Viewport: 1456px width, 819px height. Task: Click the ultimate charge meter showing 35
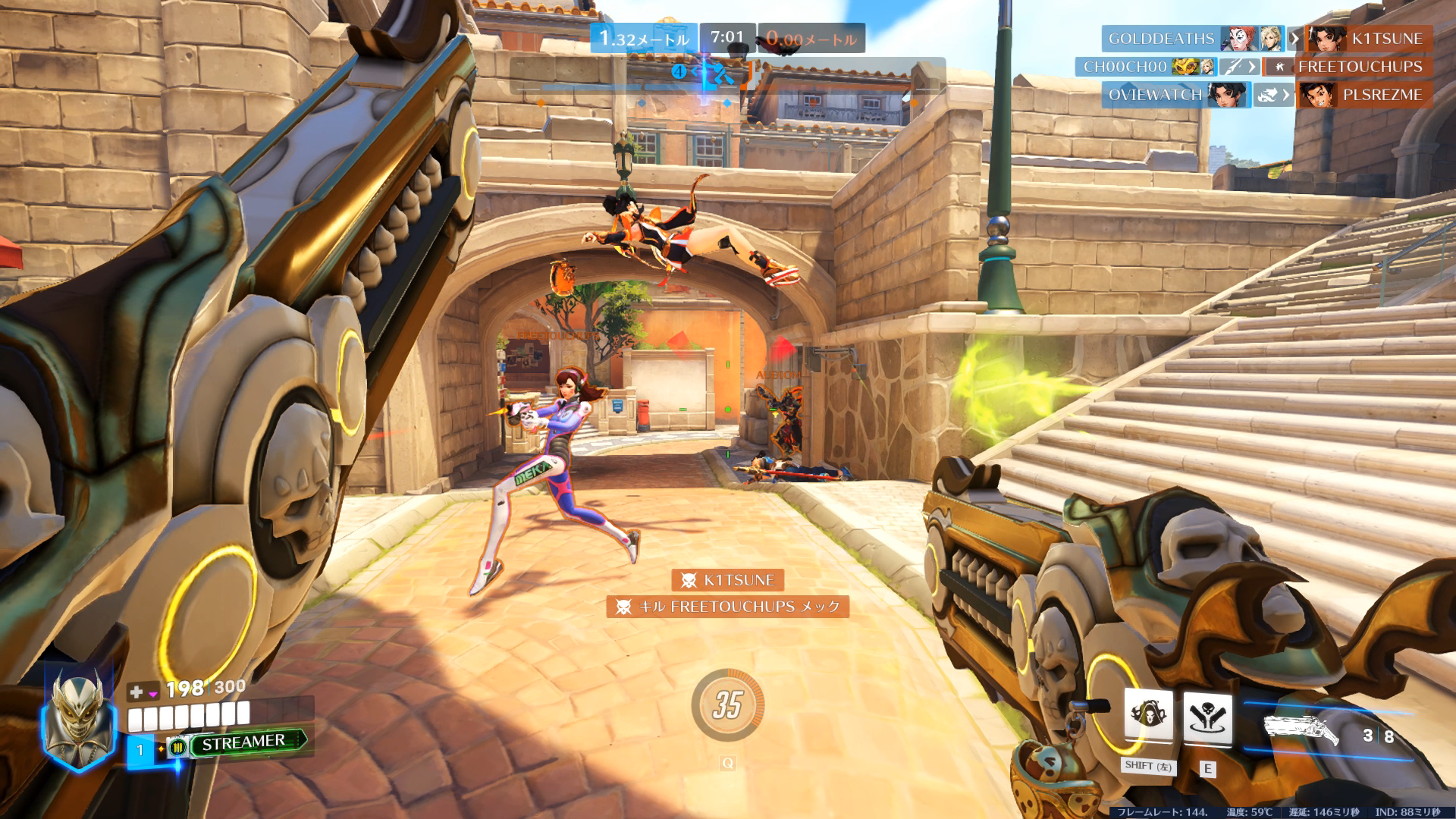[727, 705]
